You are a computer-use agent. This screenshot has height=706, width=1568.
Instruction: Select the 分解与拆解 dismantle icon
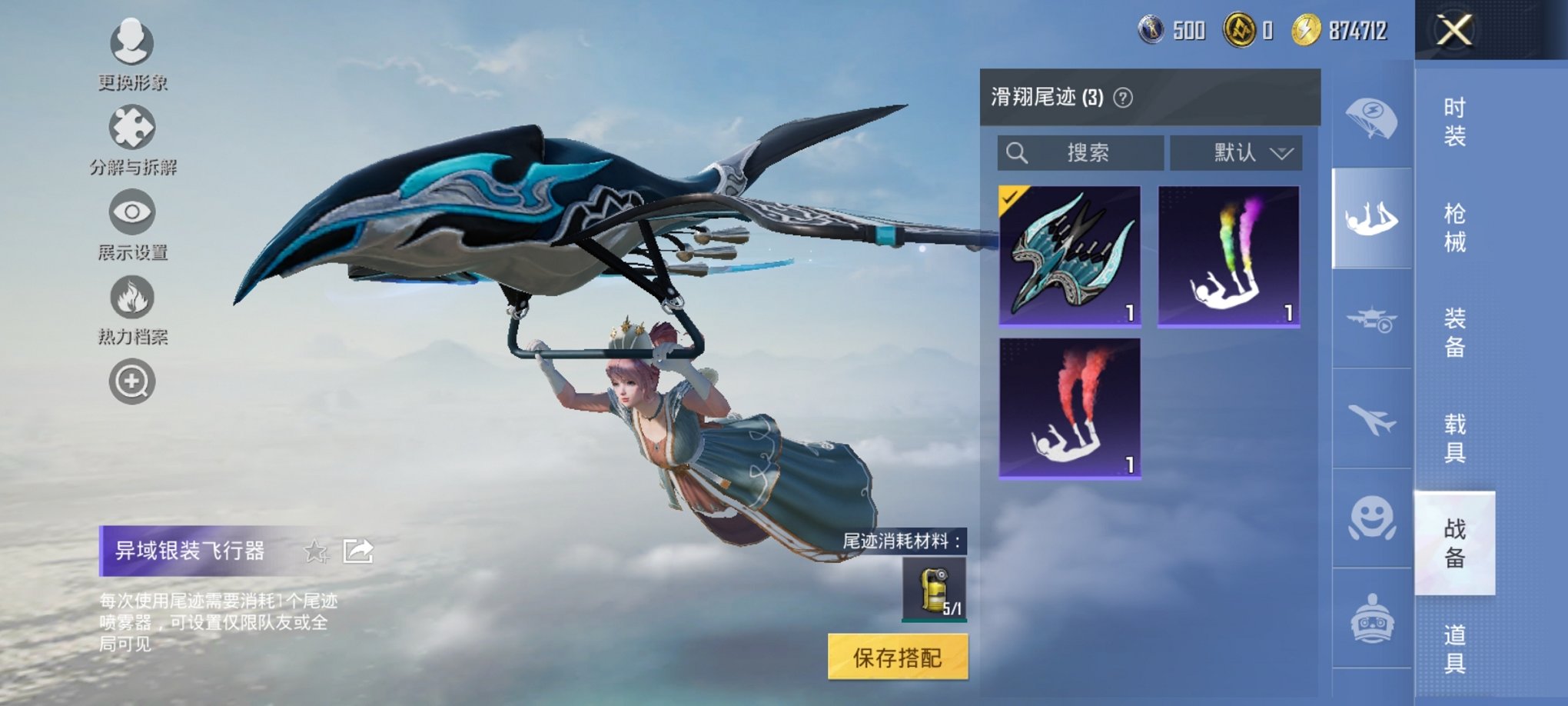[x=132, y=129]
